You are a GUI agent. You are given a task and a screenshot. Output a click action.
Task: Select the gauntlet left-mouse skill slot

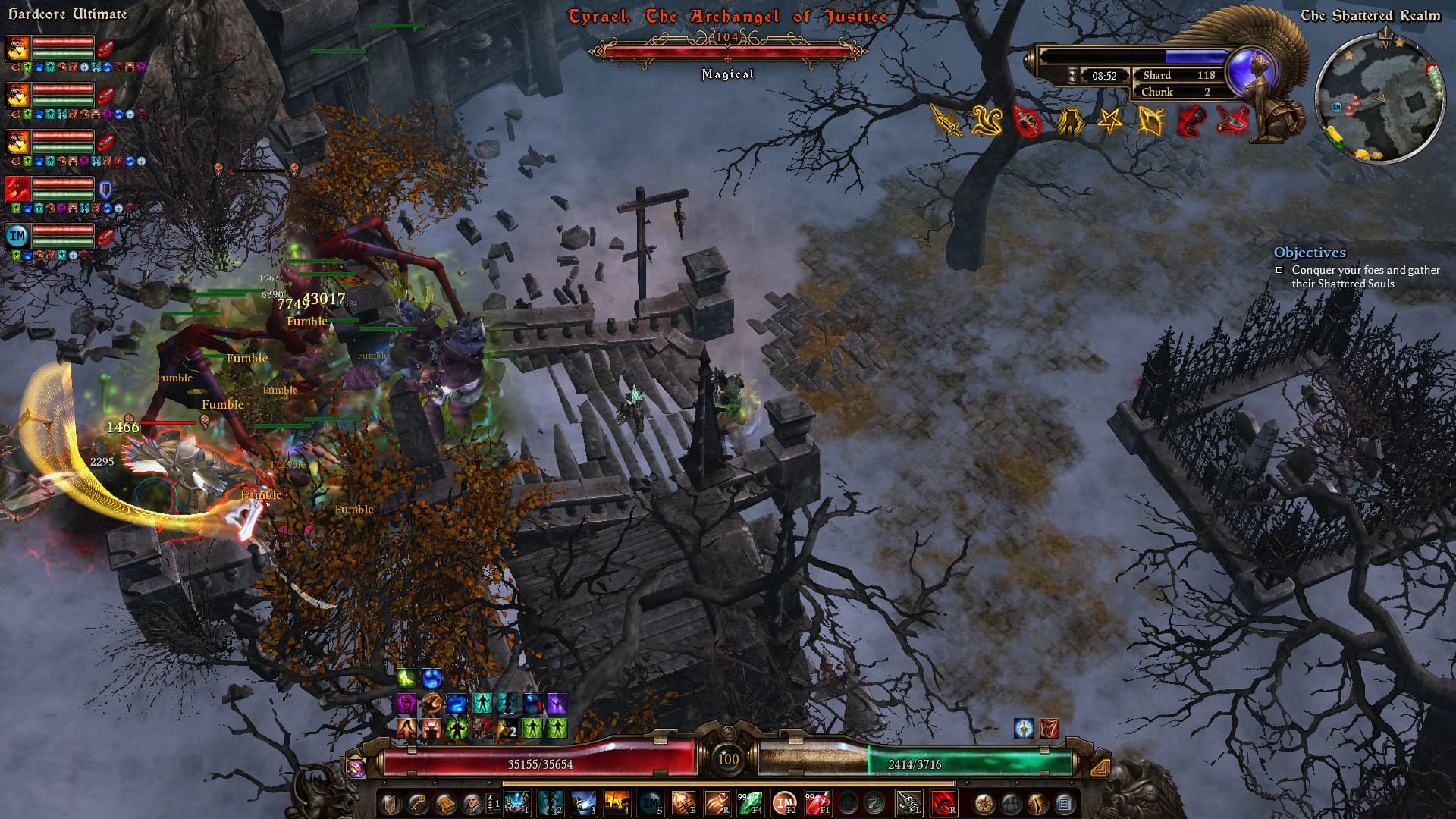908,802
